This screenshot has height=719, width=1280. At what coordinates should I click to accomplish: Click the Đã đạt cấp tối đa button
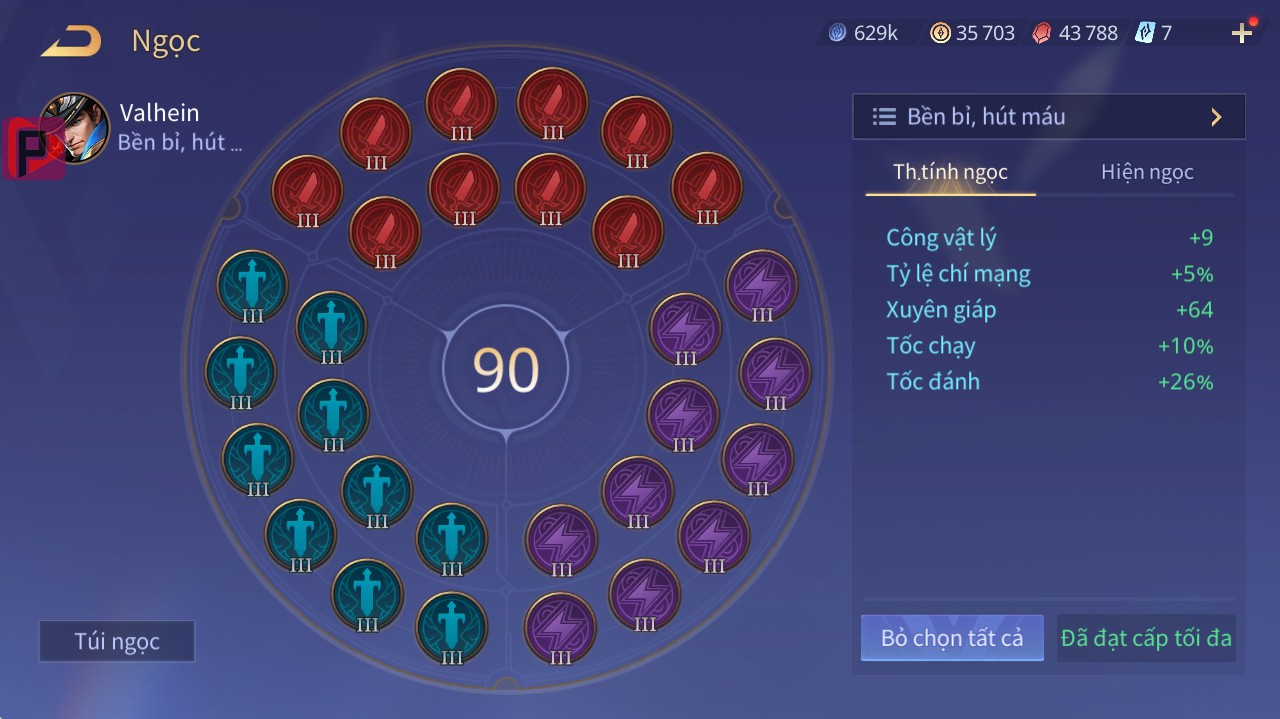click(x=1146, y=638)
